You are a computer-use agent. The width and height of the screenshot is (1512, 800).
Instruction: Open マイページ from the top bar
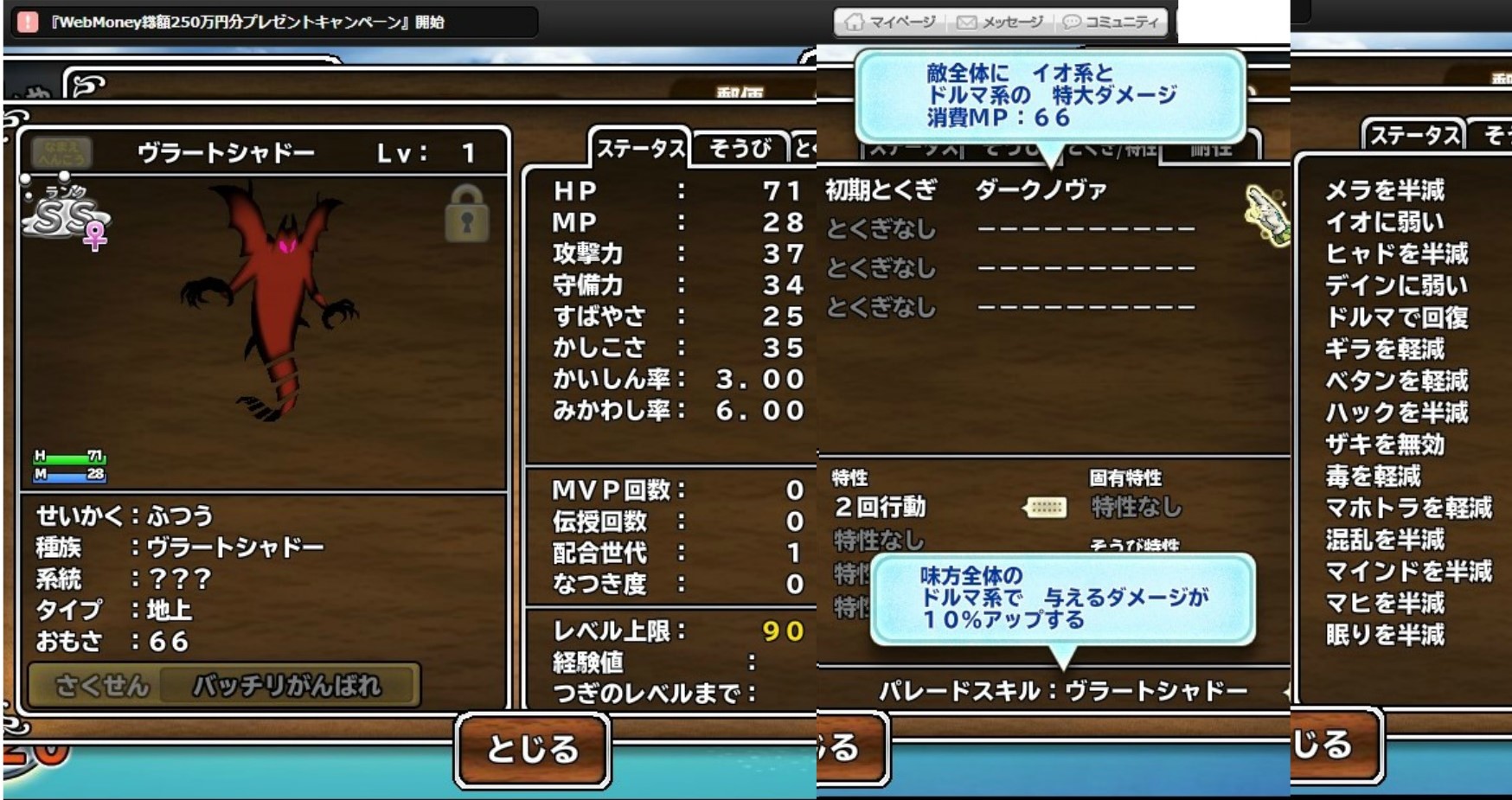point(890,22)
